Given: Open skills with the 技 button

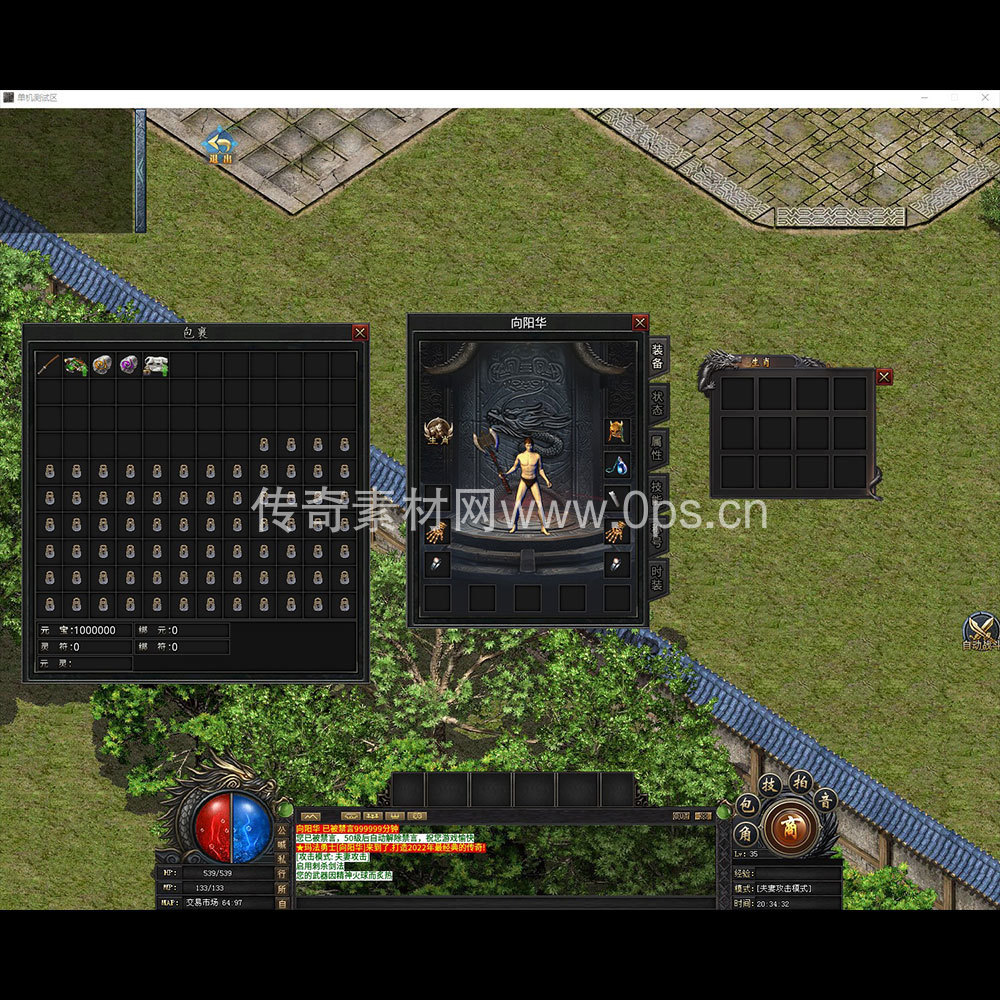Looking at the screenshot, I should tap(769, 785).
